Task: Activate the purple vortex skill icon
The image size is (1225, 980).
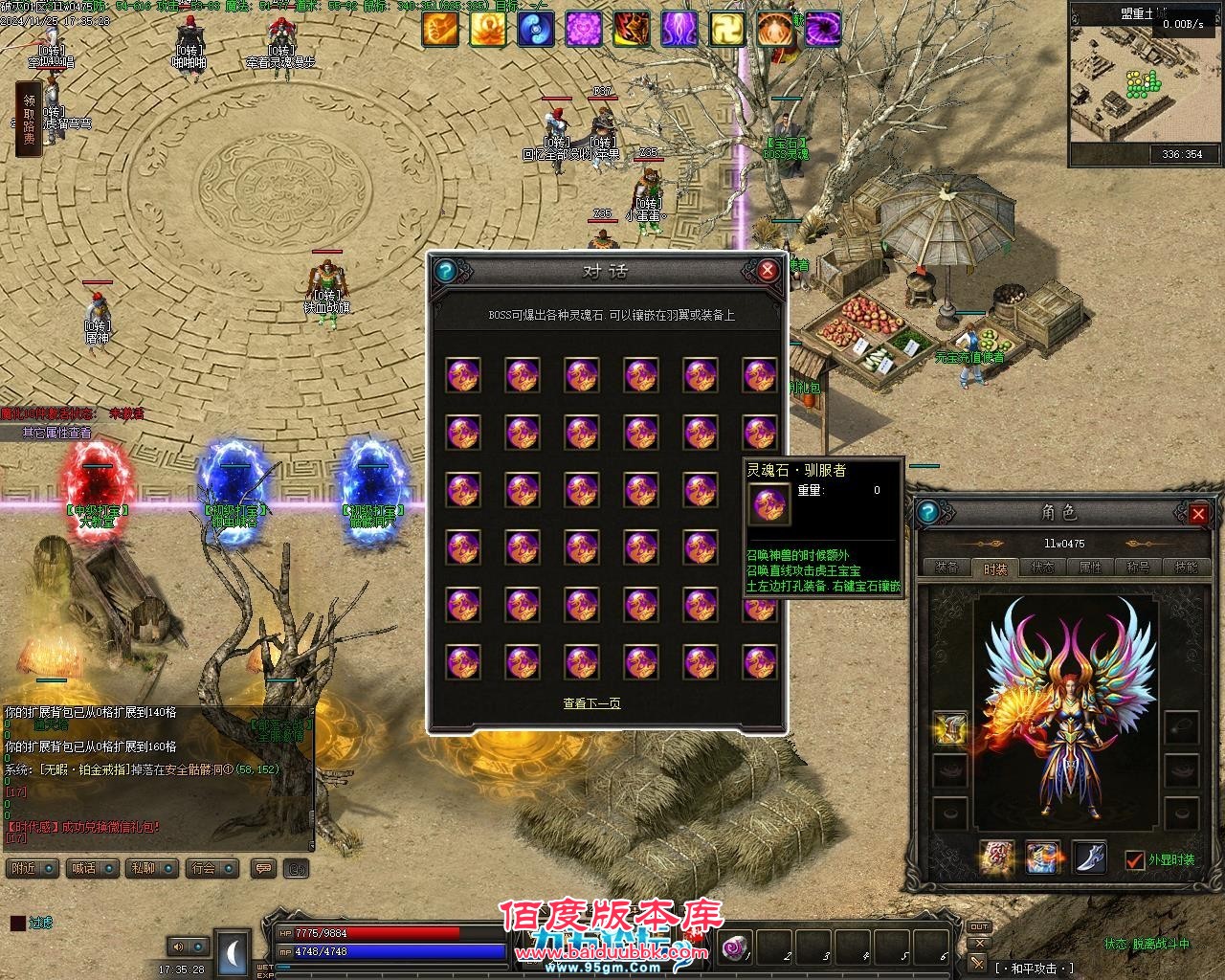Action: tap(822, 30)
